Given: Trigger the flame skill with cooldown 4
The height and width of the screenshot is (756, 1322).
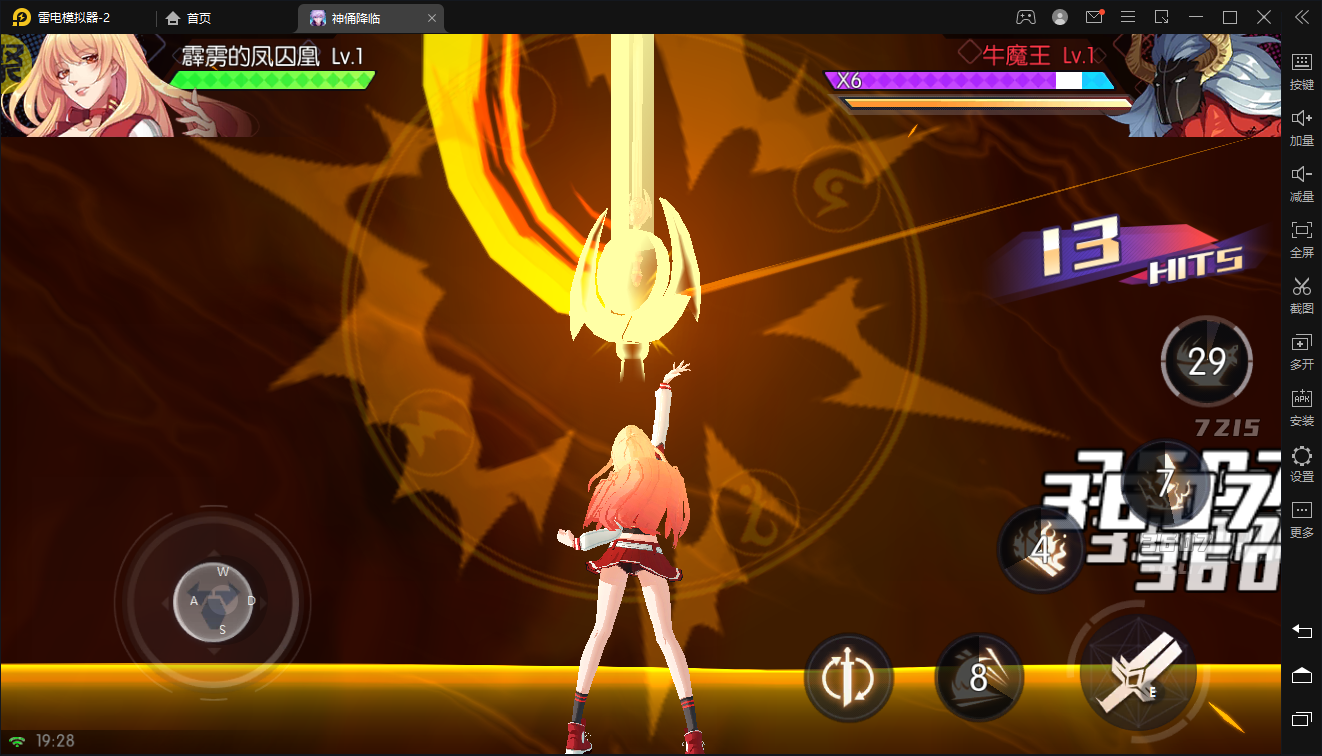Looking at the screenshot, I should pos(1042,549).
